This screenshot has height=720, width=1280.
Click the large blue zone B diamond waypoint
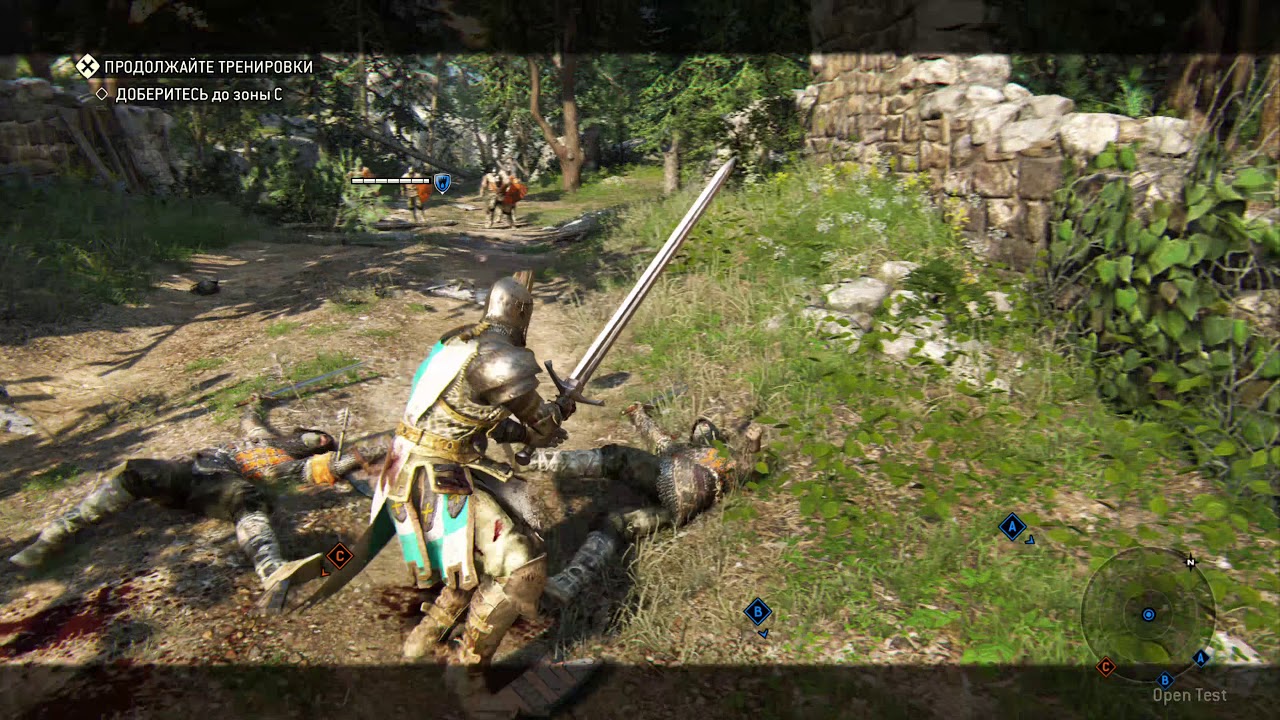[757, 611]
